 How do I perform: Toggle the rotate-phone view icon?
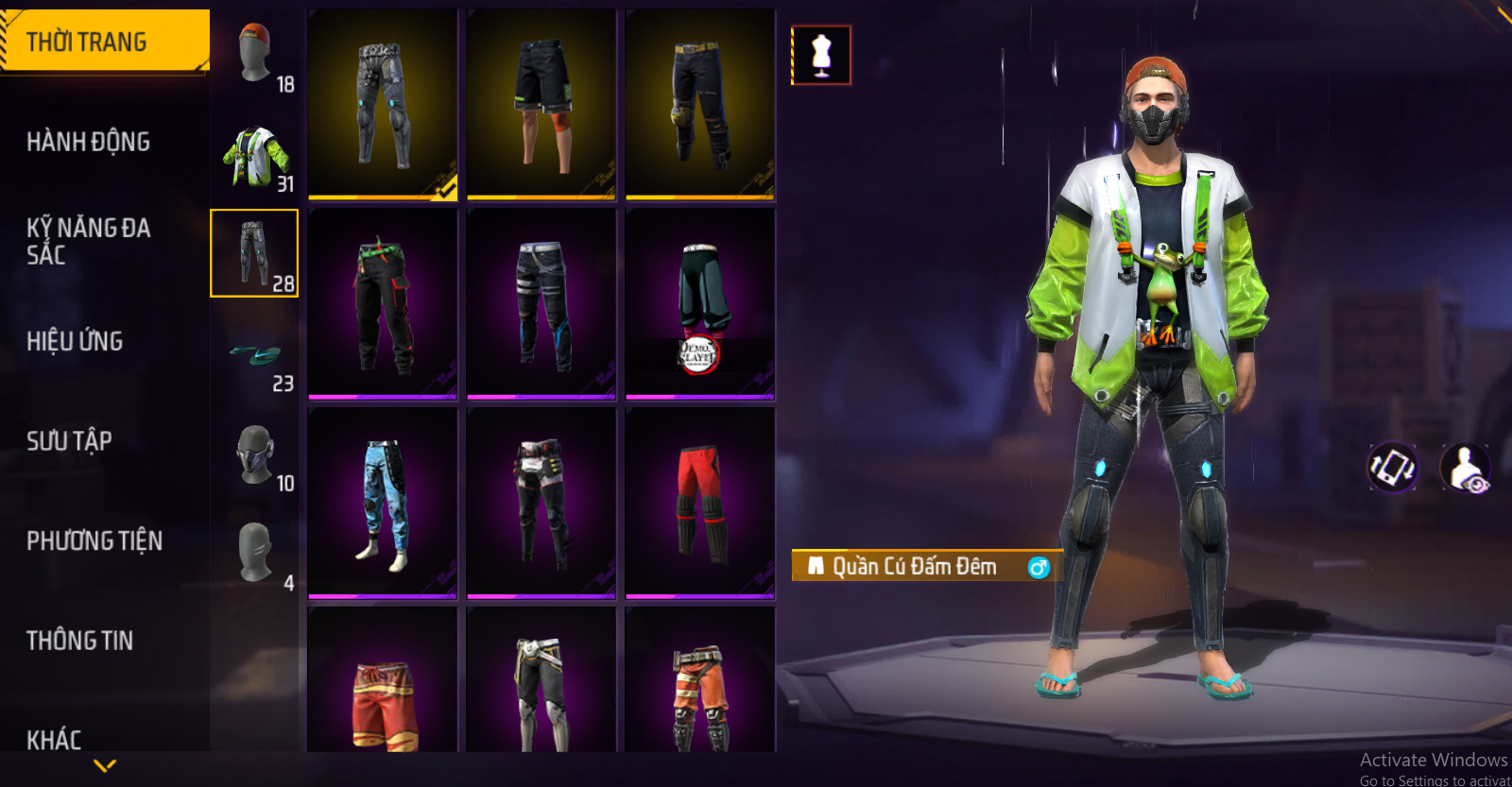(x=1392, y=467)
